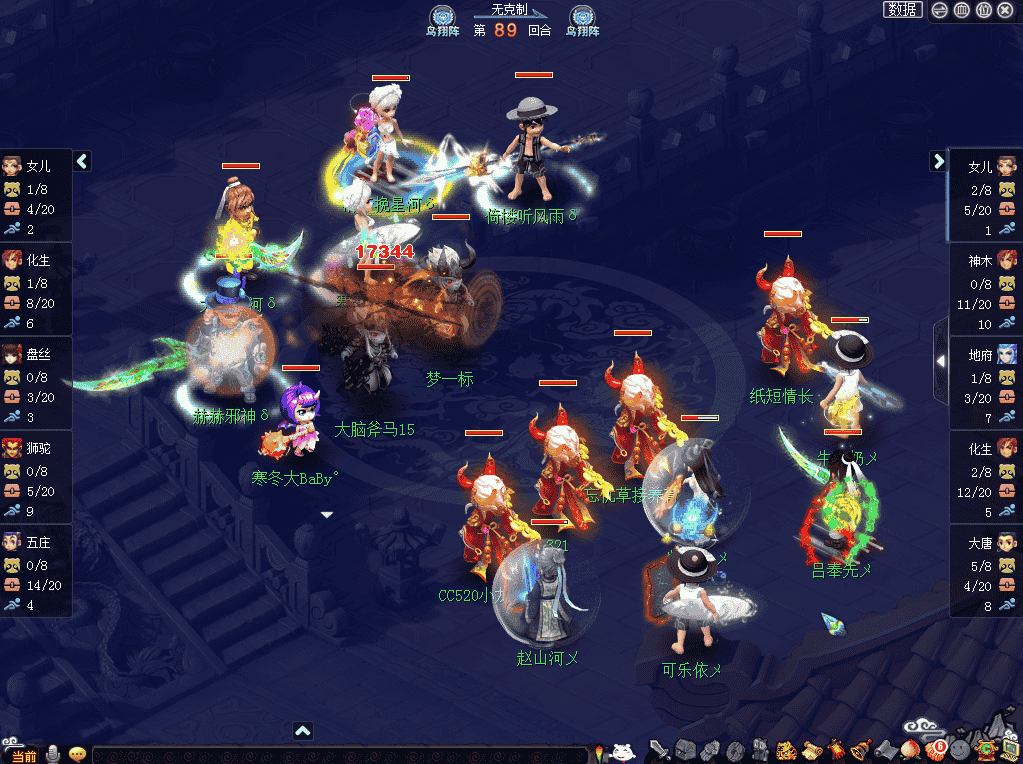Expand the chat log with up arrow
The width and height of the screenshot is (1023, 764).
pyautogui.click(x=303, y=731)
